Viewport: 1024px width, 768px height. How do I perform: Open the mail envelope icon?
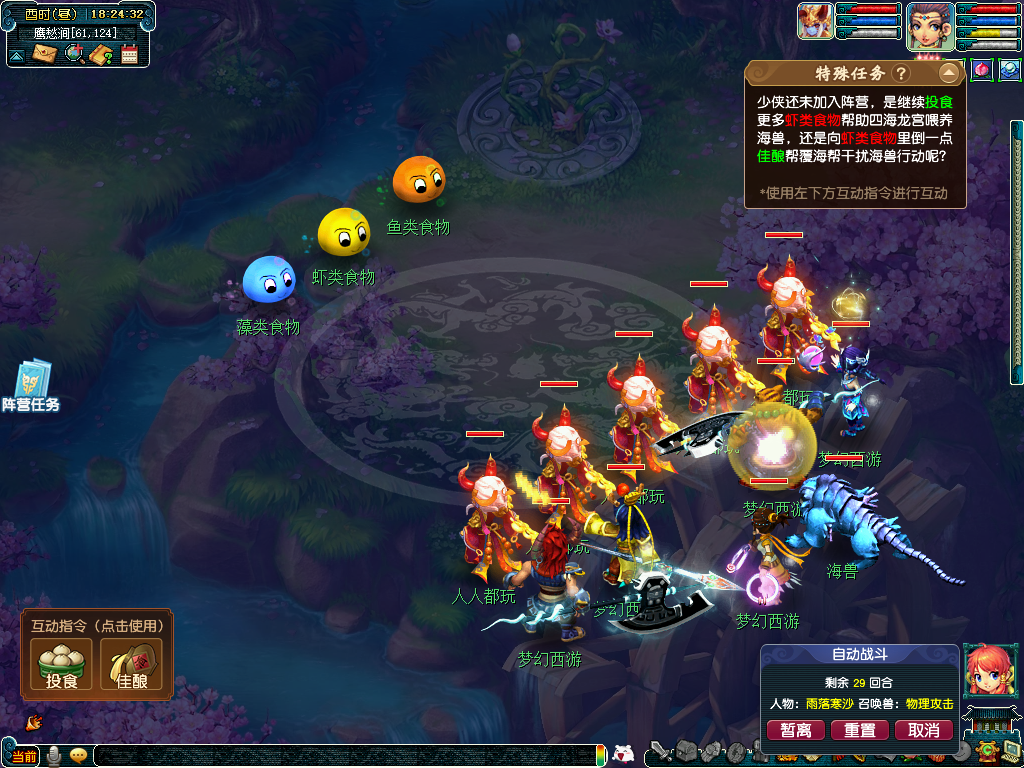[x=45, y=53]
